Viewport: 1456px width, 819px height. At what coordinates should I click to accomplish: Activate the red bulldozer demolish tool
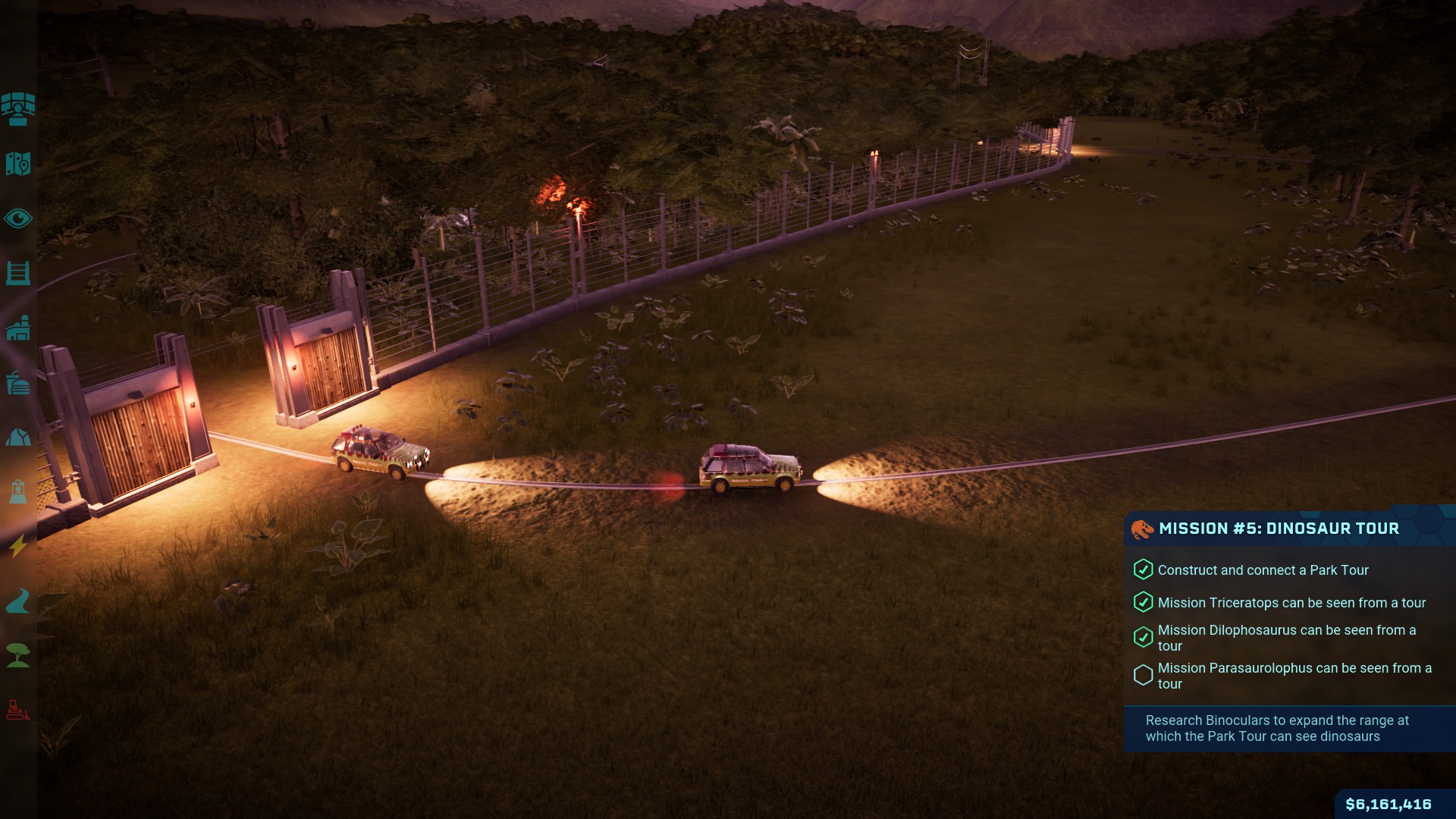pos(18,710)
